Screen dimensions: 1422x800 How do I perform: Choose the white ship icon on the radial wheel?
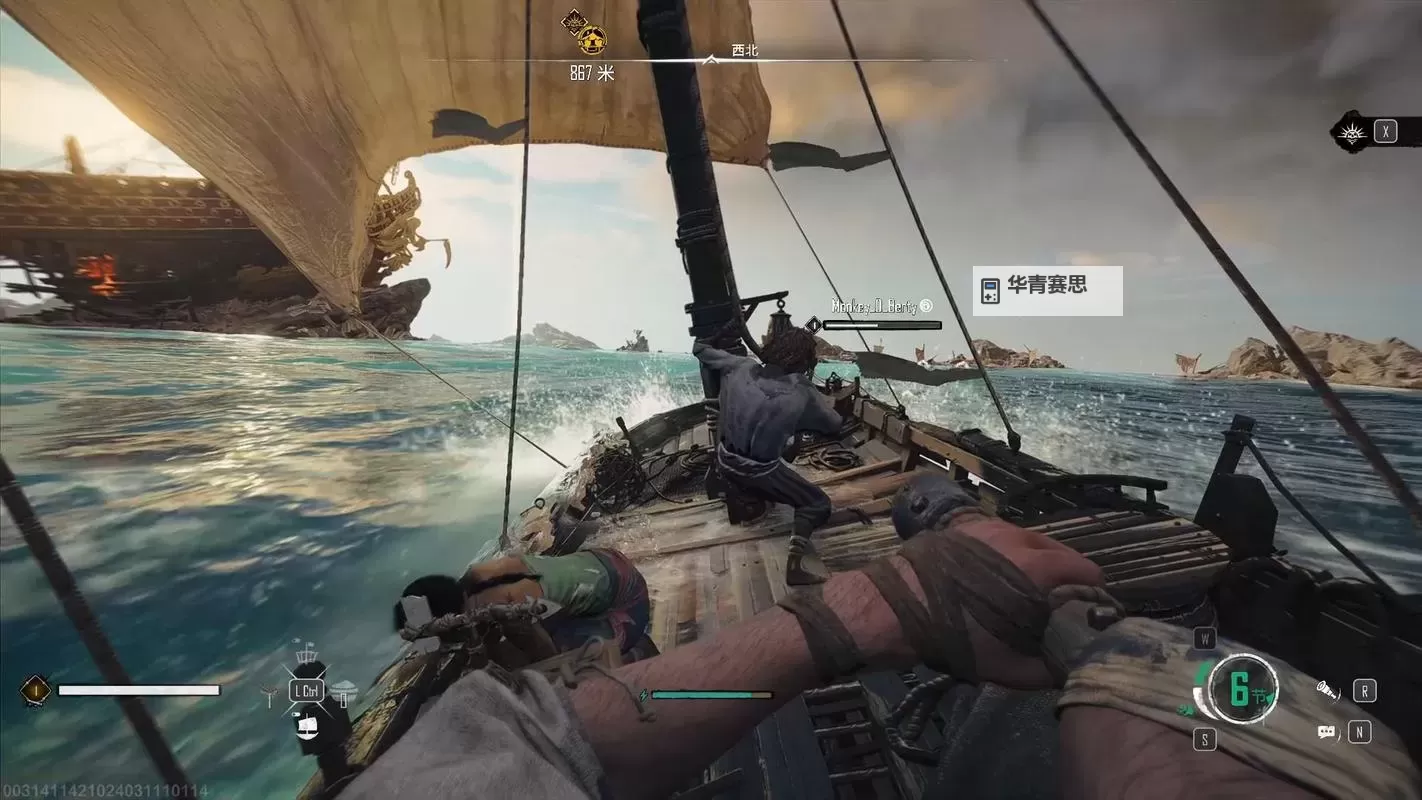[x=307, y=725]
